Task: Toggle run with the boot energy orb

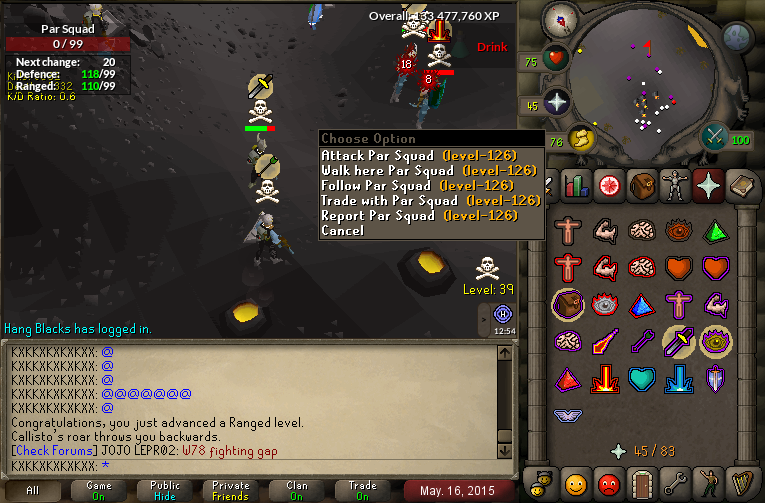Action: click(581, 139)
